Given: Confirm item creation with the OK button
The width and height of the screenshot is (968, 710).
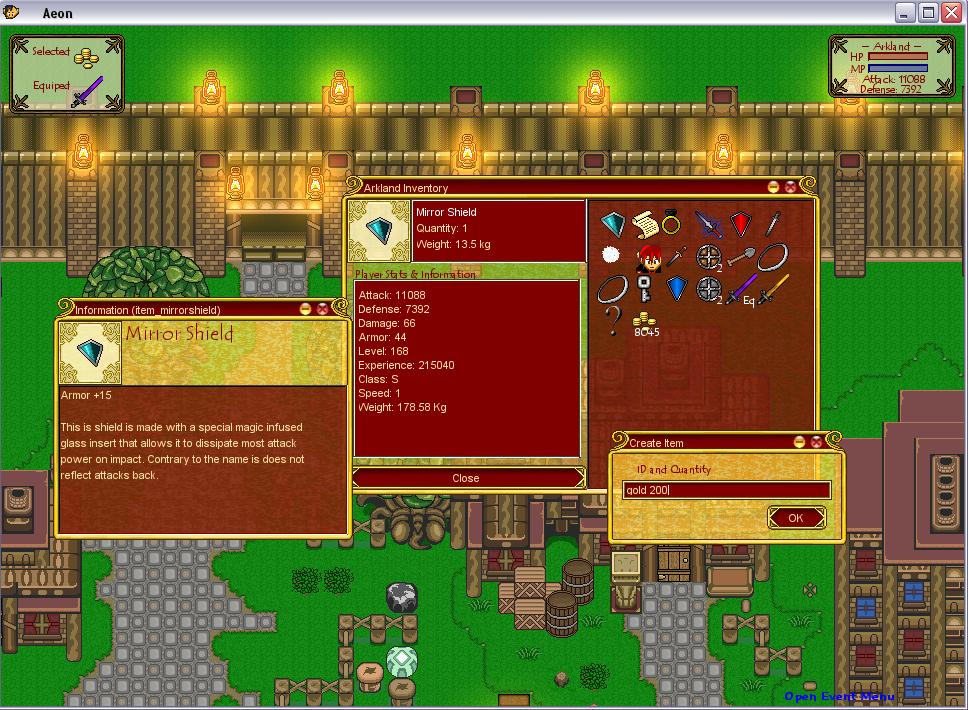Looking at the screenshot, I should (796, 518).
